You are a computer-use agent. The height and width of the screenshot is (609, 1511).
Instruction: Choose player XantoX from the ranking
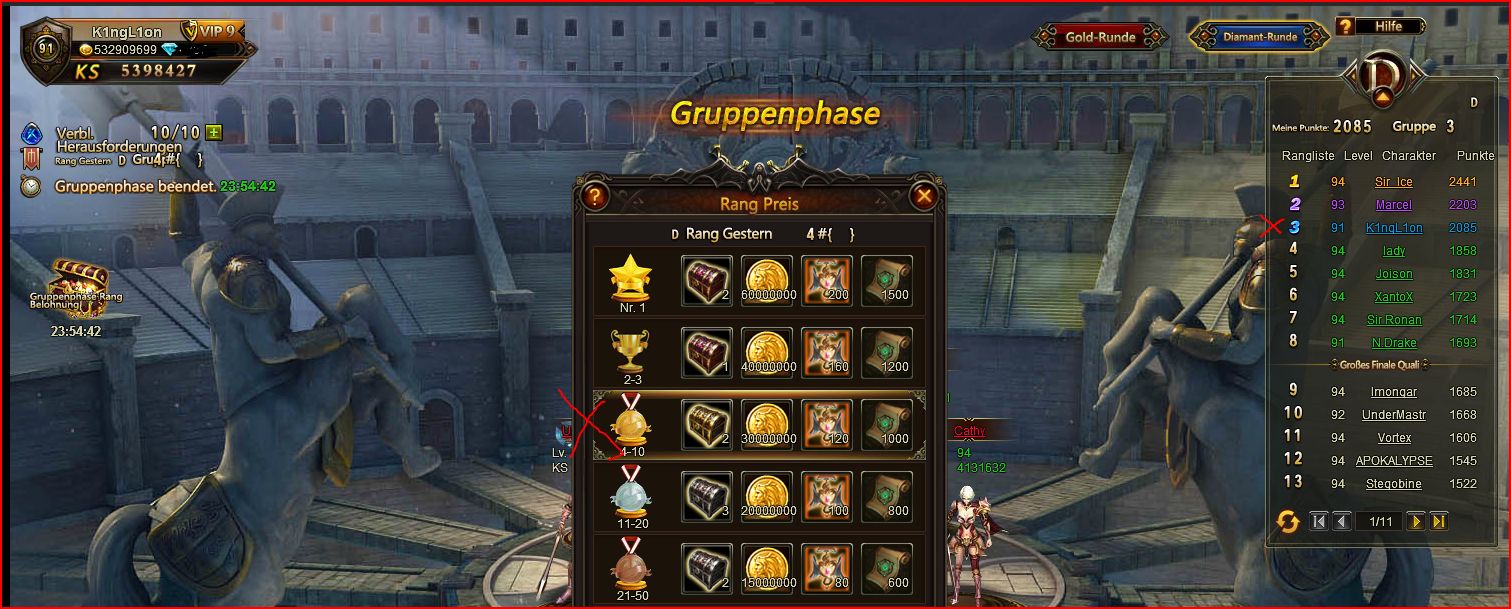[x=1394, y=297]
